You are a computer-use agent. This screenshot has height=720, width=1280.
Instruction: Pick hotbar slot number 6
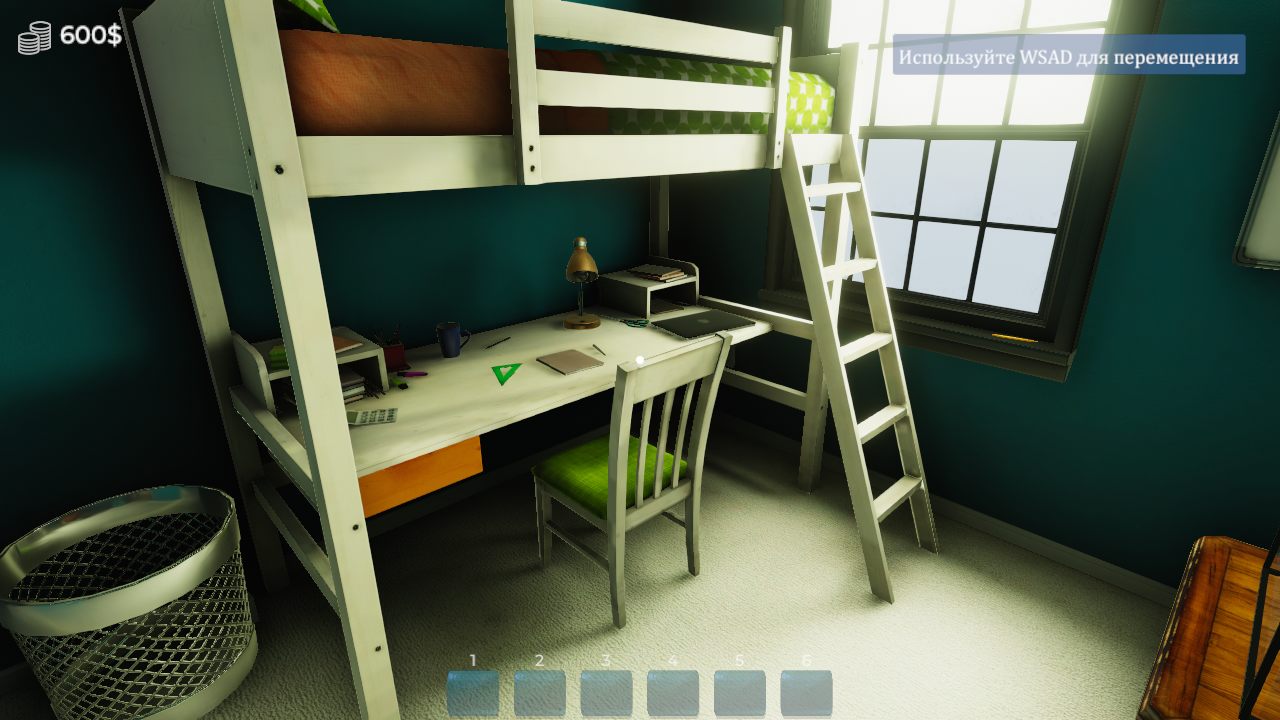[x=806, y=693]
